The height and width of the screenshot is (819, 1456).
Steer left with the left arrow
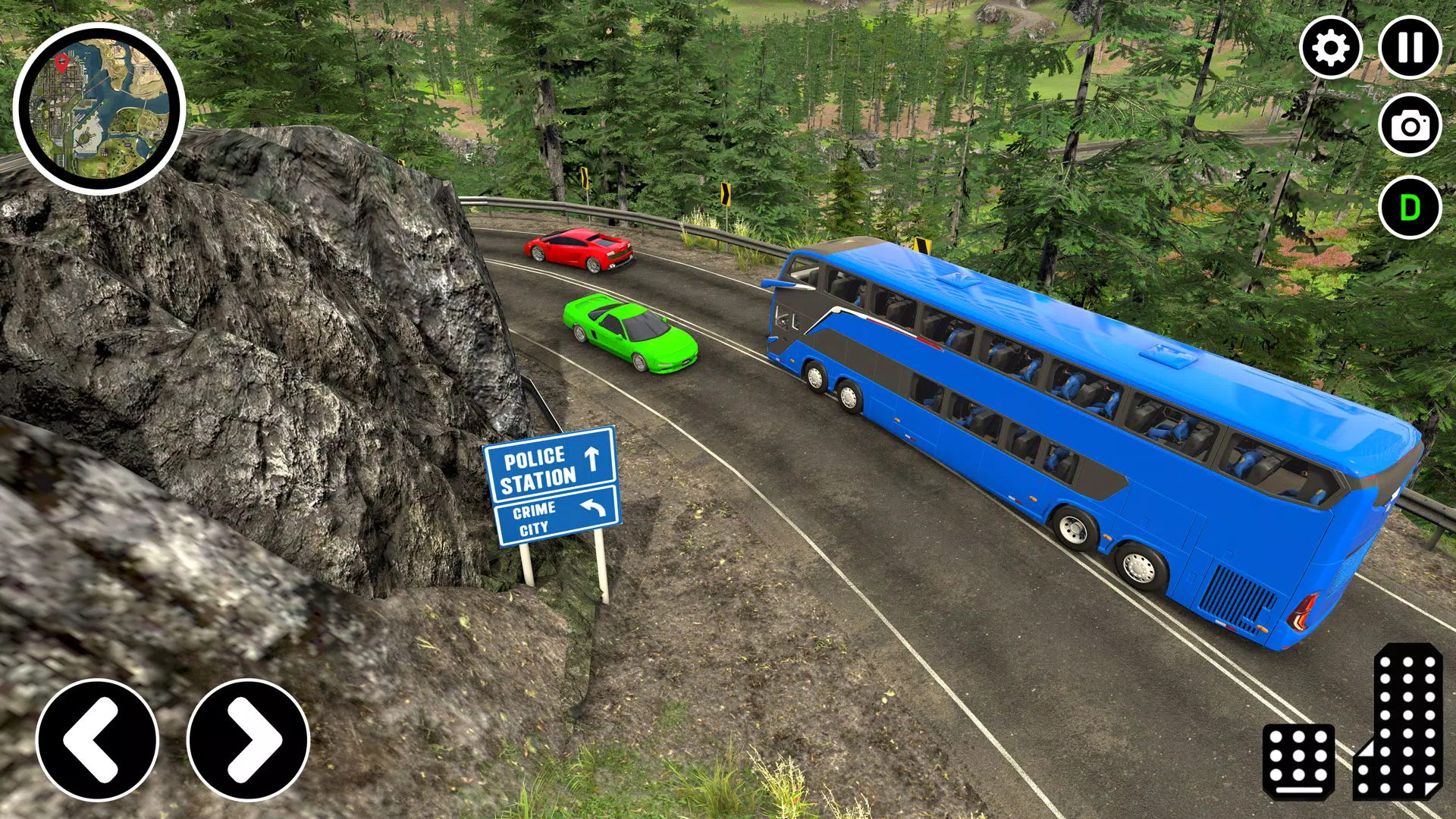pyautogui.click(x=97, y=739)
